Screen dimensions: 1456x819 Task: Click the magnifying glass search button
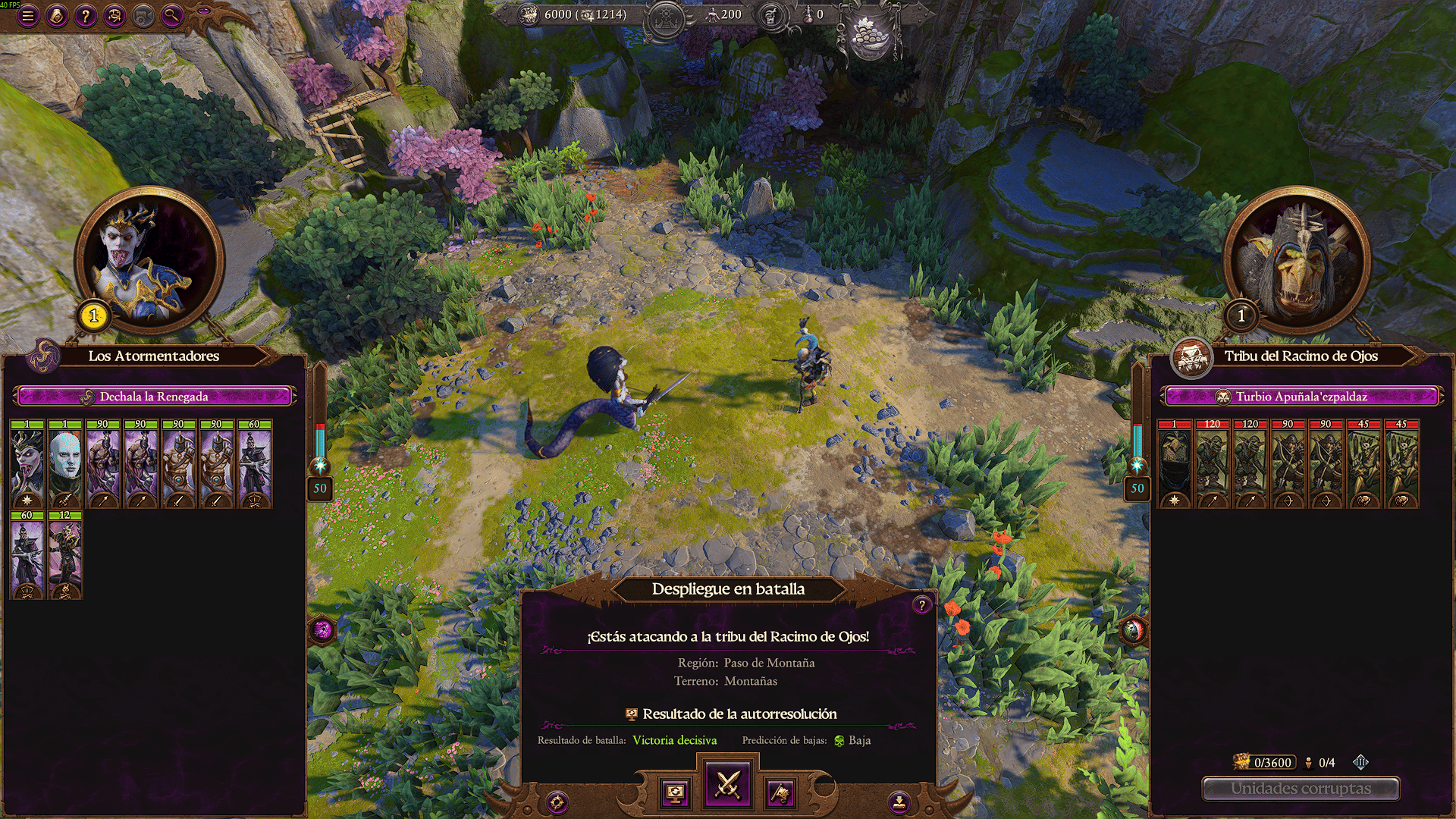click(172, 15)
